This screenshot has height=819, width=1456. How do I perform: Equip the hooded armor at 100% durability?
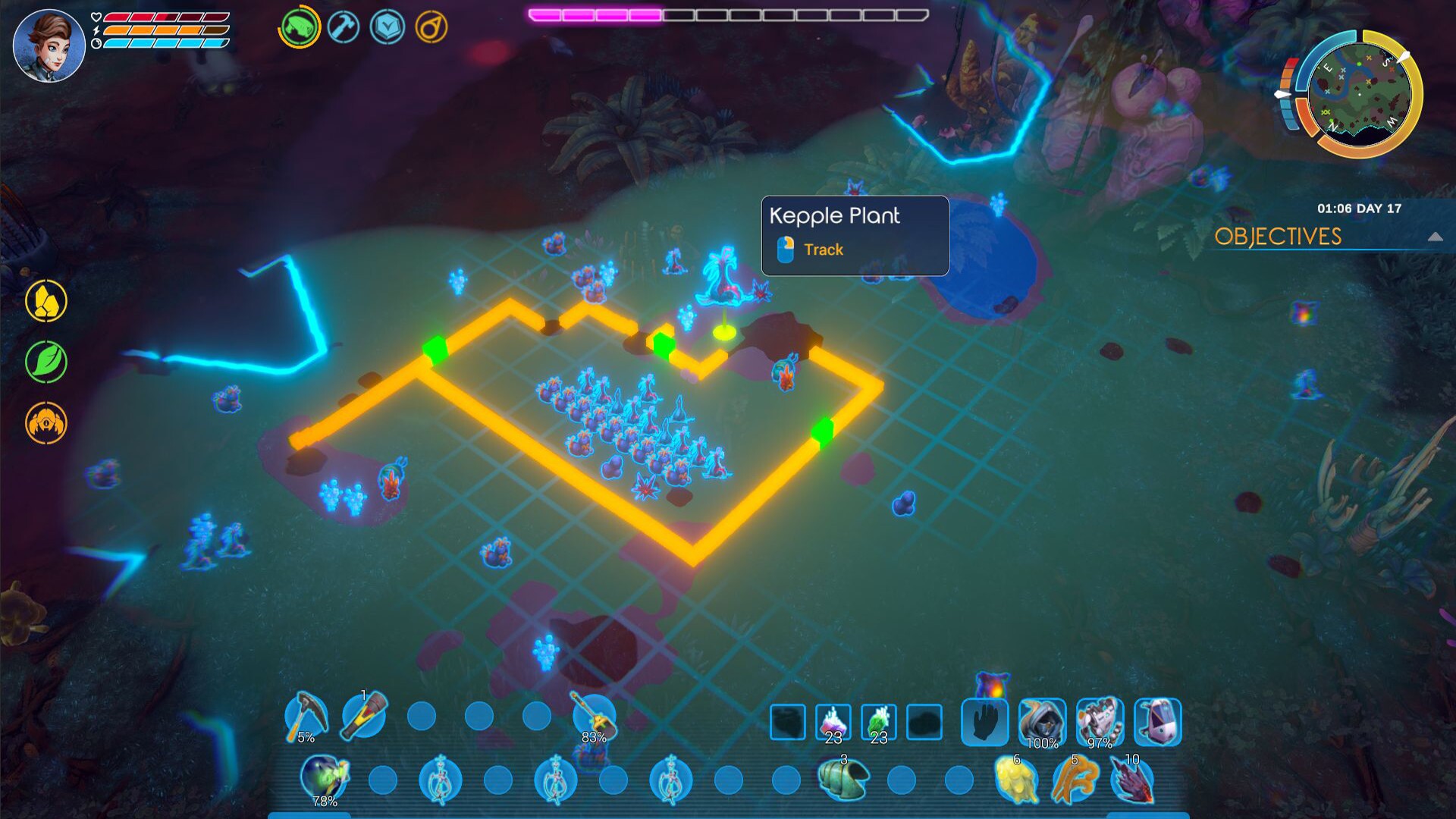[1042, 723]
